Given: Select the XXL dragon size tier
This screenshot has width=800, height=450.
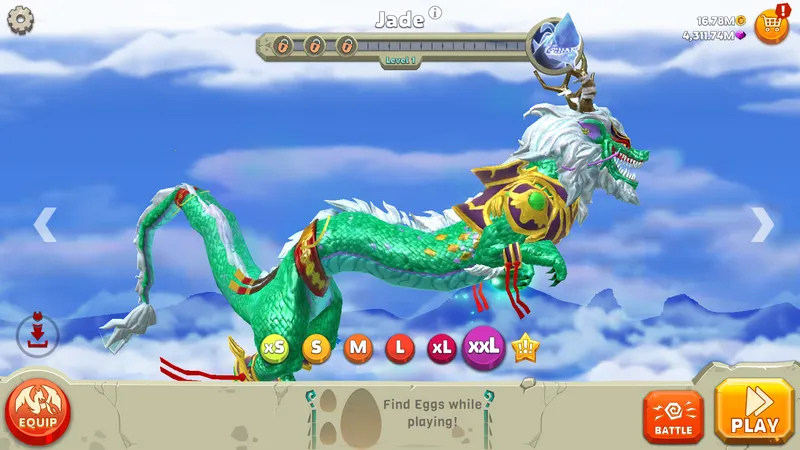Looking at the screenshot, I should 484,348.
